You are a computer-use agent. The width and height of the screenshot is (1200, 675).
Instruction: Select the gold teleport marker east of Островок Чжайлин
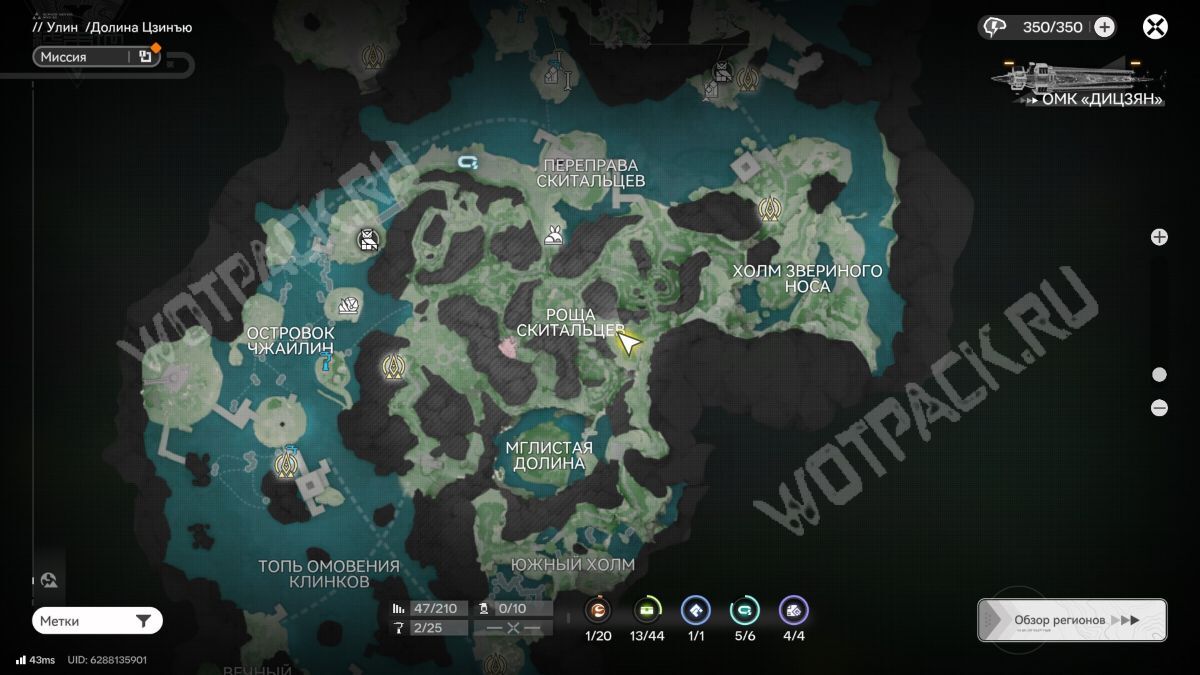tap(393, 368)
